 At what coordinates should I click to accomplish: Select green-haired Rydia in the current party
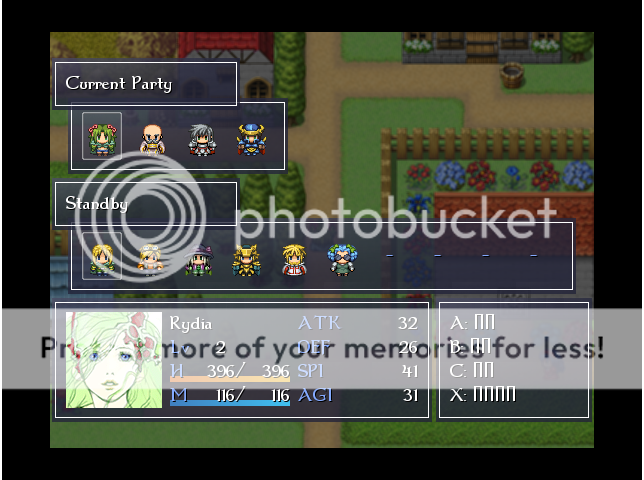tap(102, 138)
